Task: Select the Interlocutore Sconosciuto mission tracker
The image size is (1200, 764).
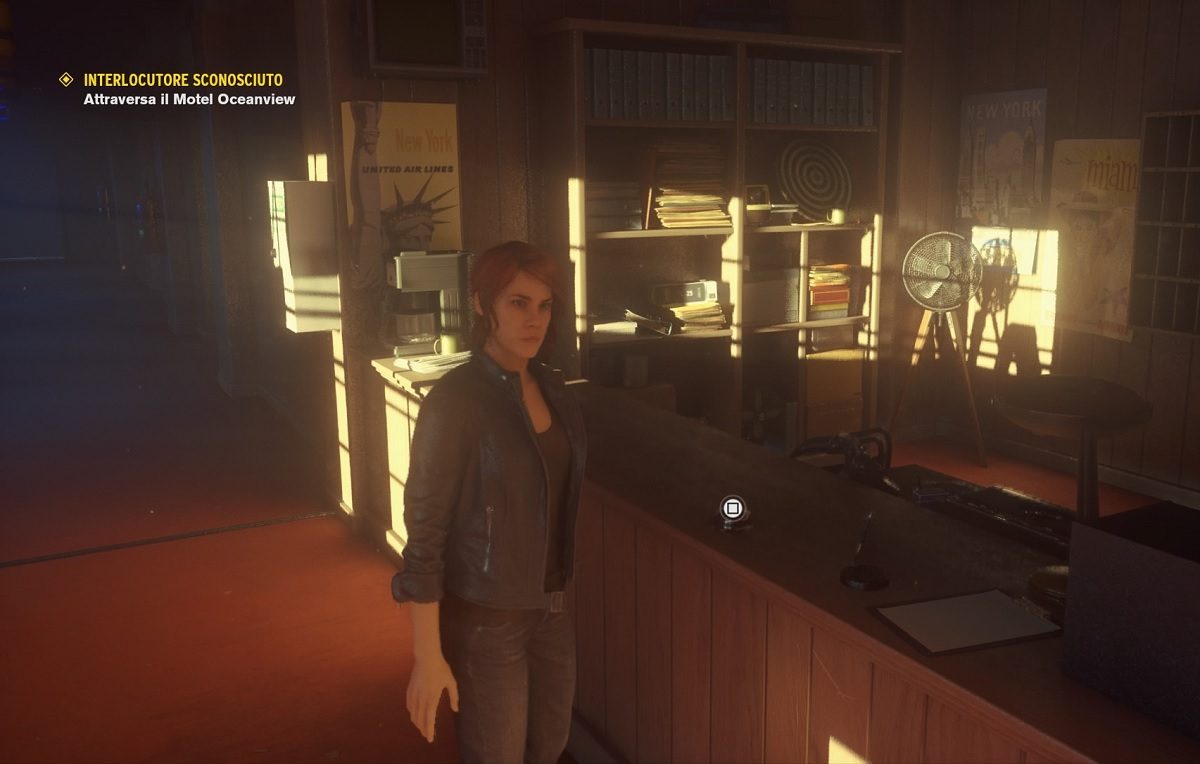Action: [x=182, y=80]
